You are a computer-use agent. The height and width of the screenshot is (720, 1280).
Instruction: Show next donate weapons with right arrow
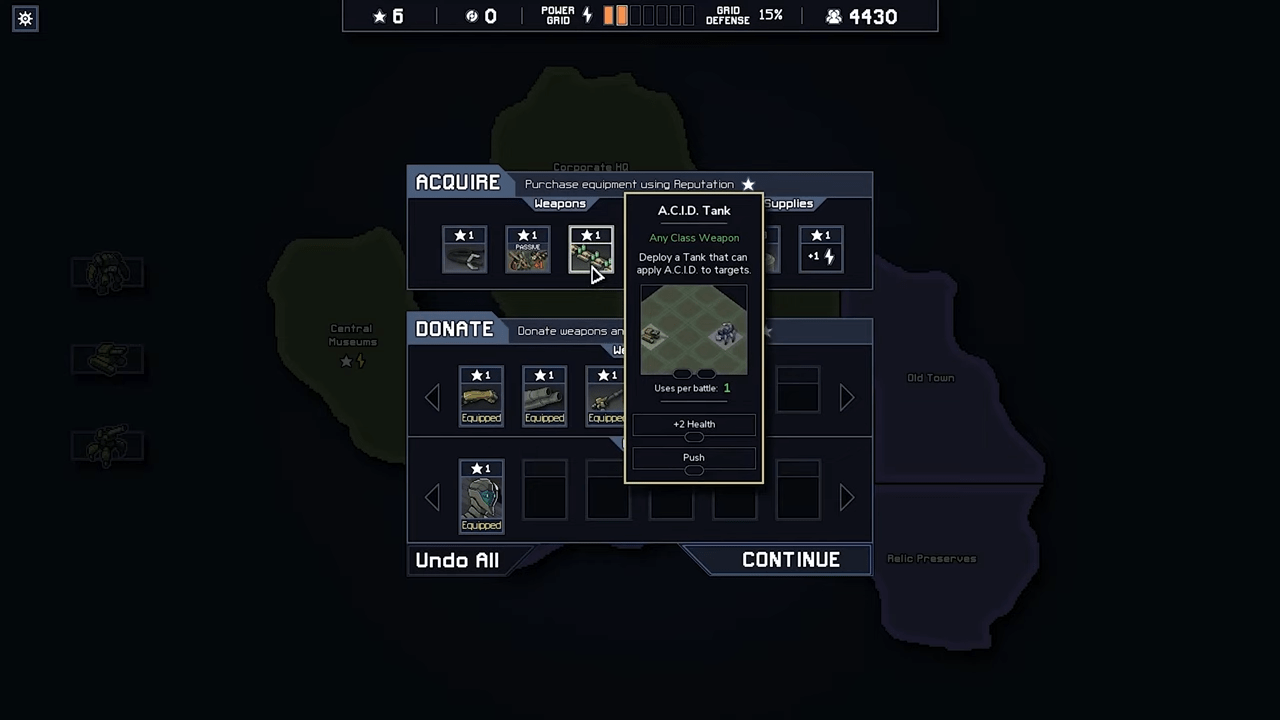[x=847, y=398]
